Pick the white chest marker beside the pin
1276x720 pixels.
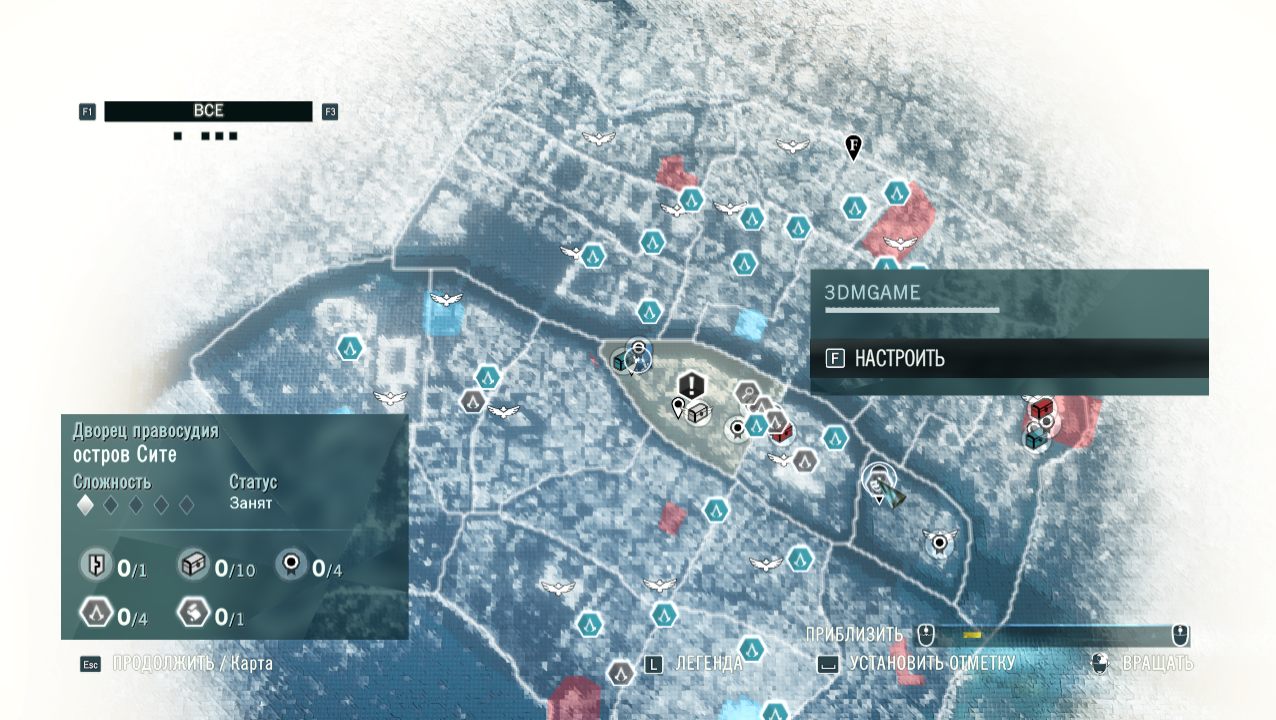pos(698,411)
